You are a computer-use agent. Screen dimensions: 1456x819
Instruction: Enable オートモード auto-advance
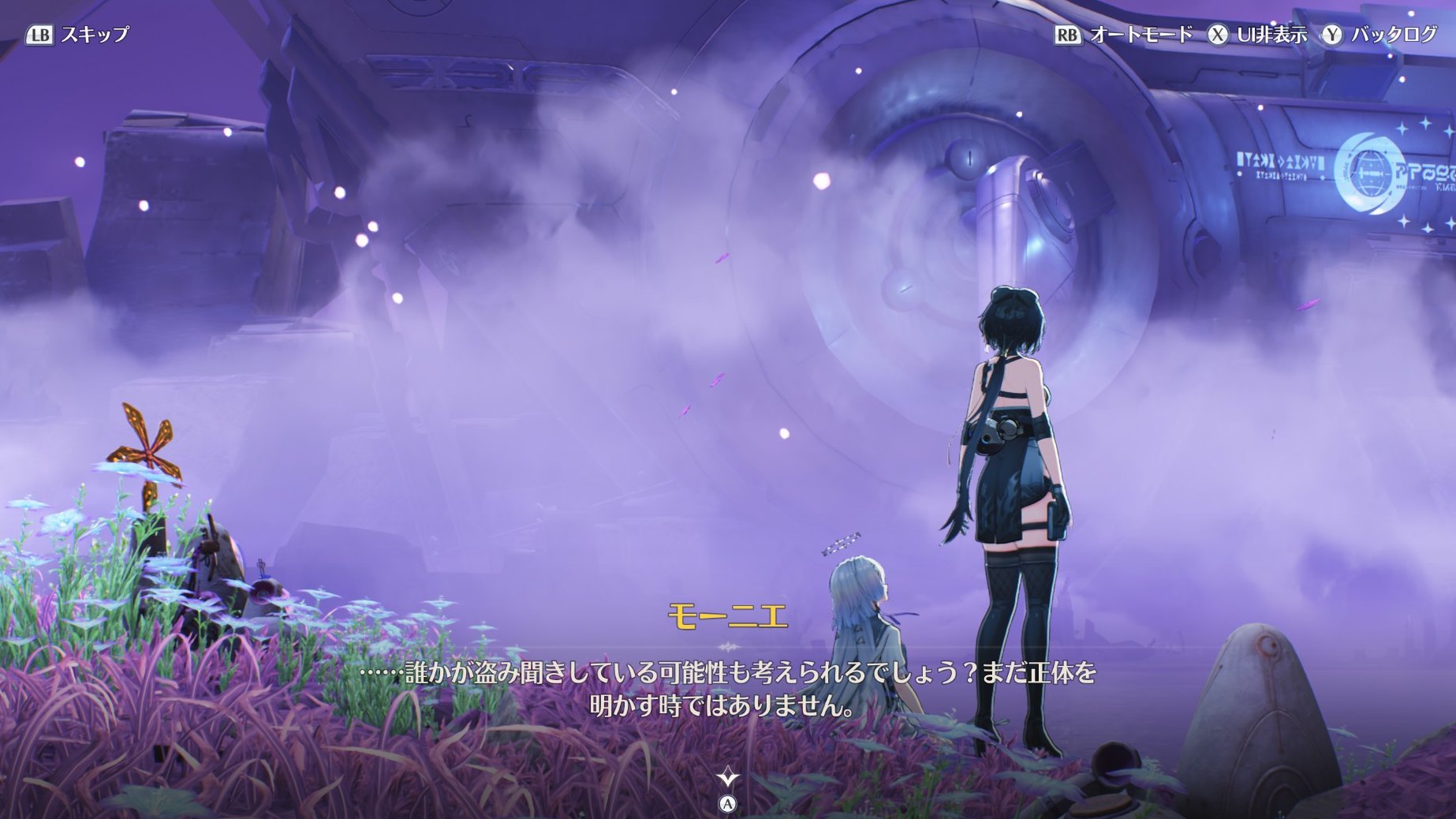point(1125,35)
